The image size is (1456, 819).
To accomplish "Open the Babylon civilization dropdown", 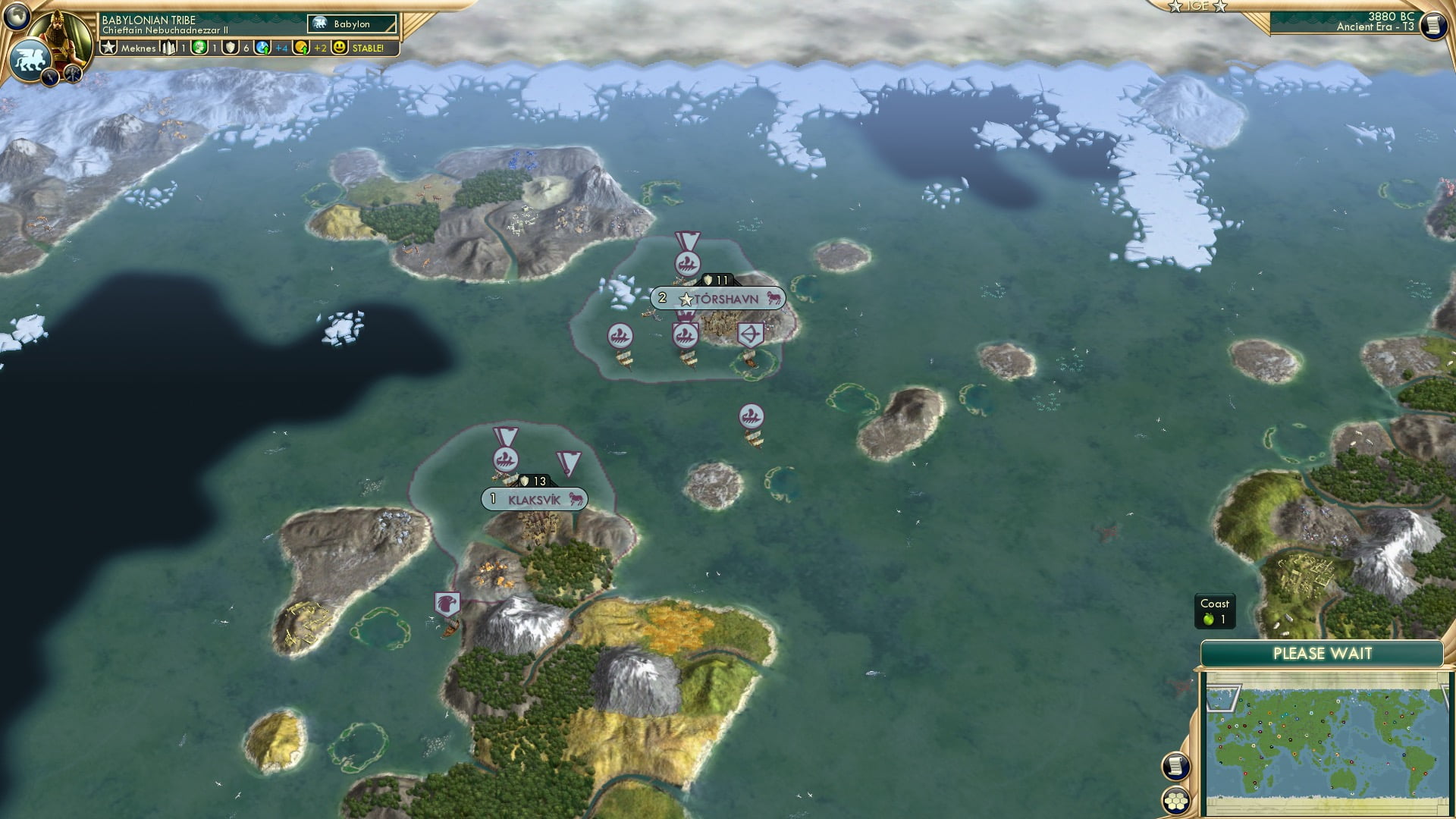I will (x=350, y=24).
